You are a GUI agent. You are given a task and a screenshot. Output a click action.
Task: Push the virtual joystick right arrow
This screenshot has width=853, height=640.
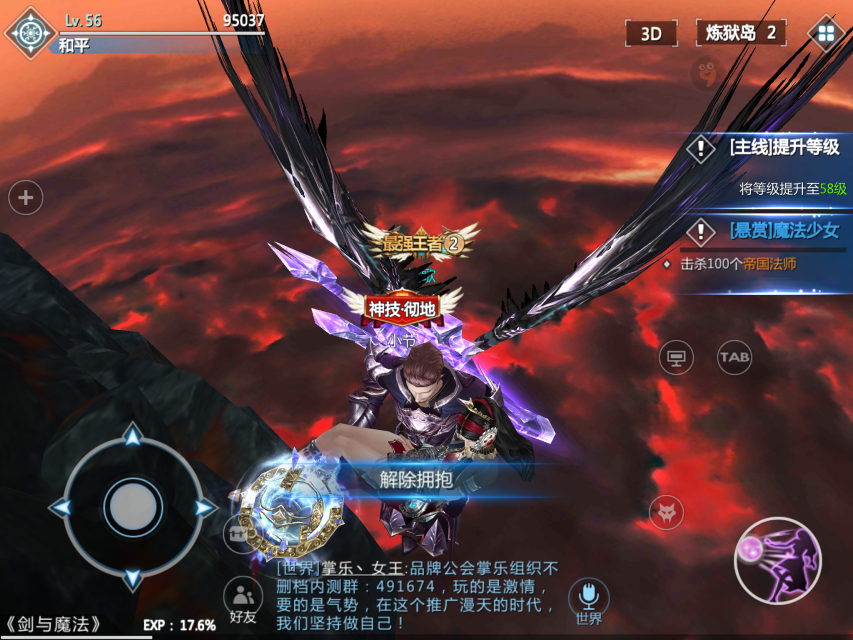[205, 508]
